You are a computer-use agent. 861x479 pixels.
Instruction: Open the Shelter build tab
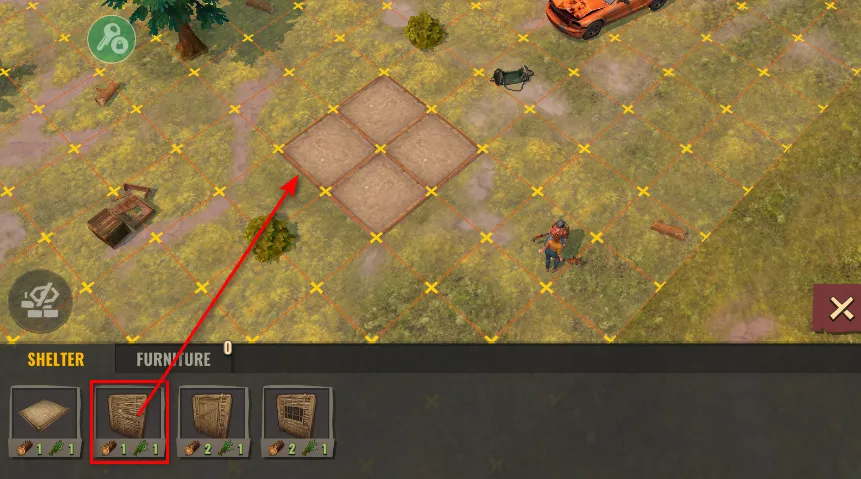pyautogui.click(x=56, y=359)
